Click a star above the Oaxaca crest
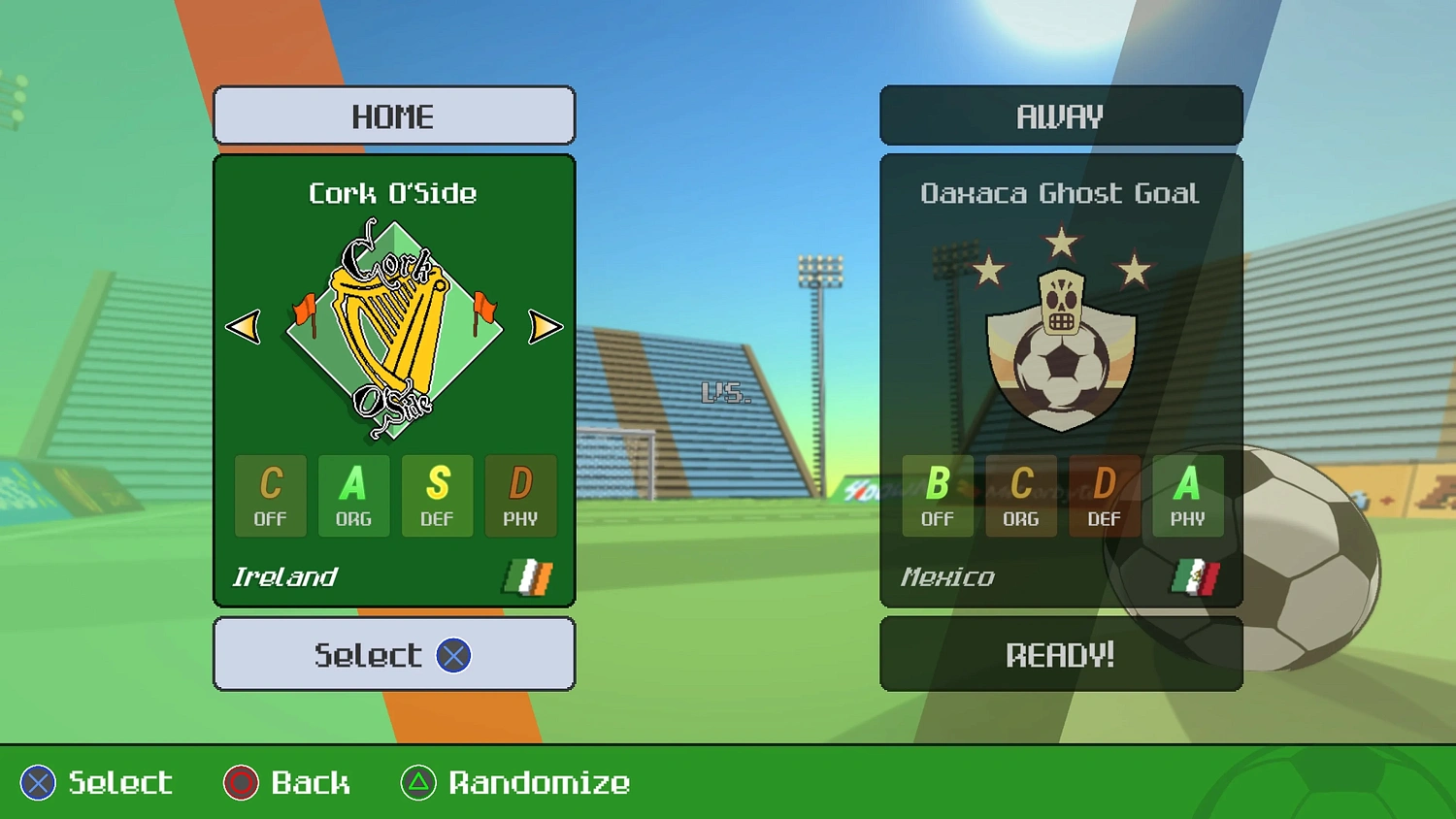The image size is (1456, 819). pos(1060,241)
